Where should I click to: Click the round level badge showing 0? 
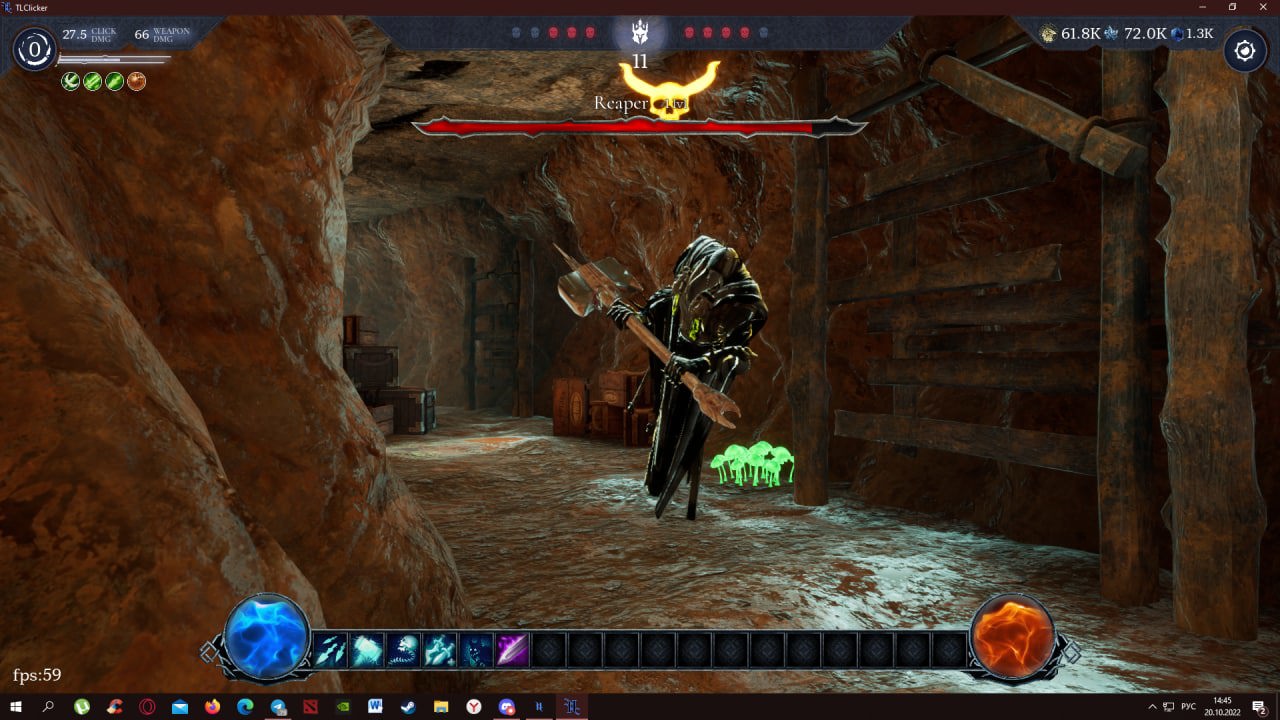[35, 49]
